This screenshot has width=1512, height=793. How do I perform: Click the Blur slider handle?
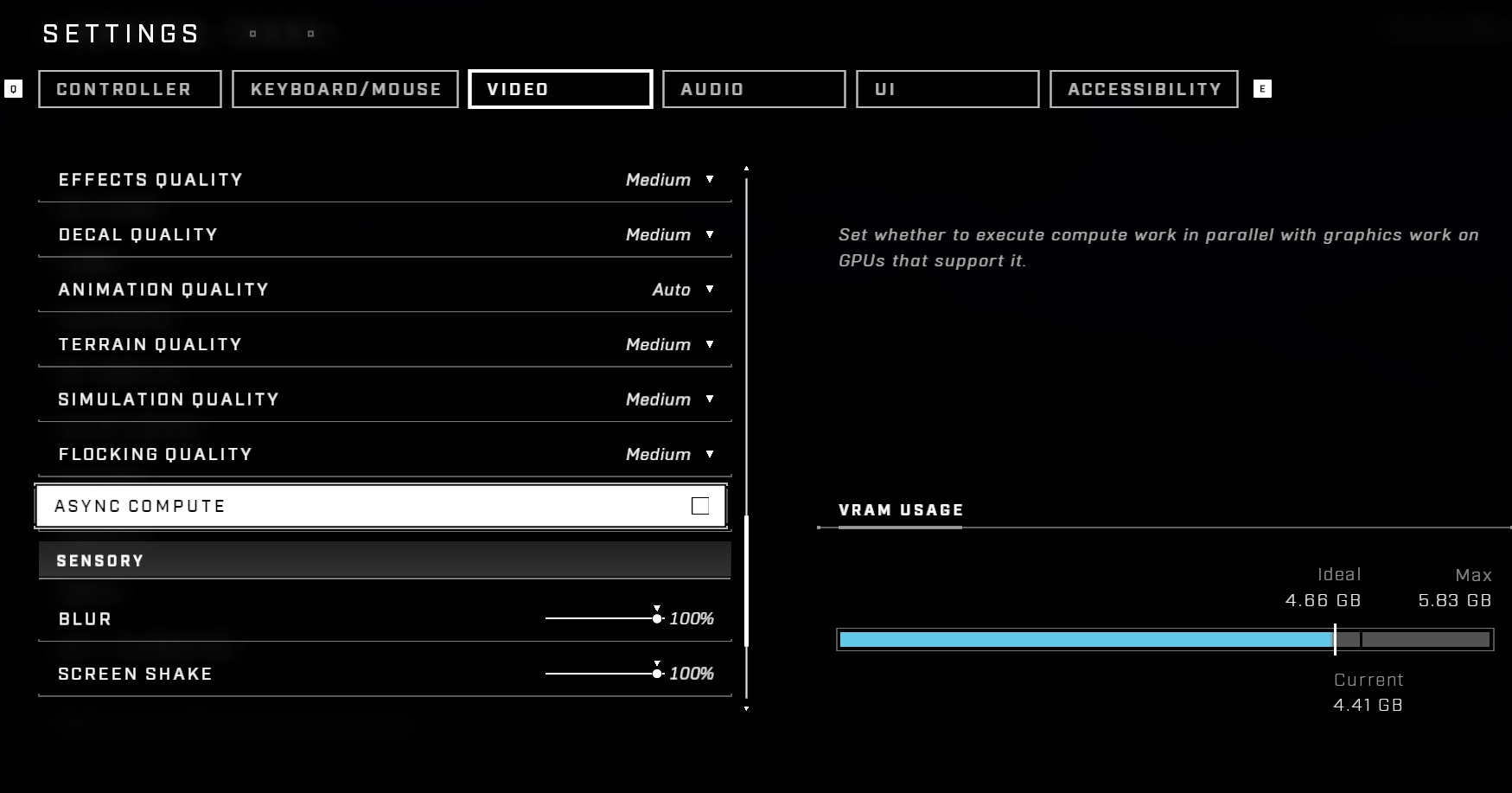click(x=658, y=618)
